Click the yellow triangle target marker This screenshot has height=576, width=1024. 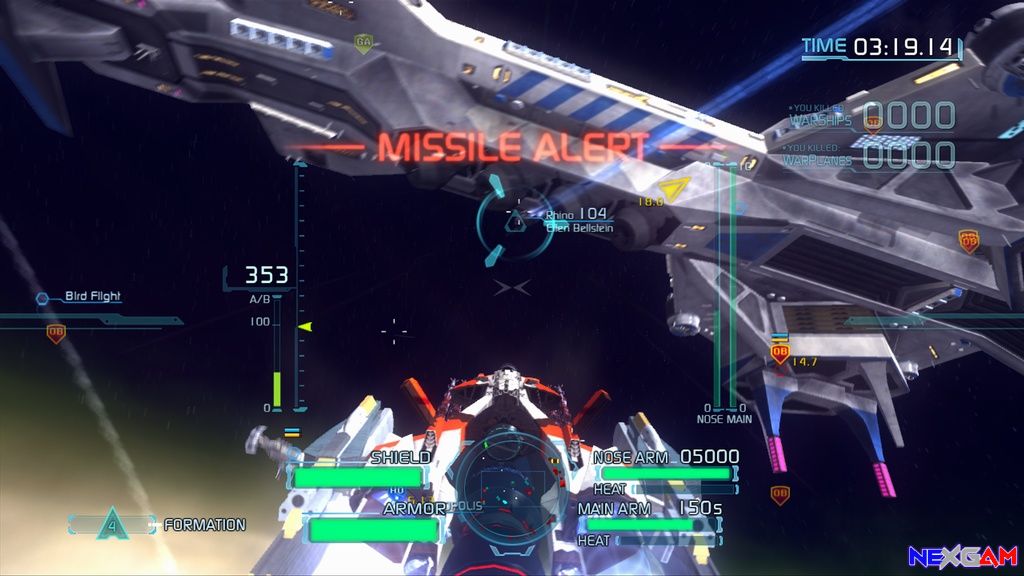tap(676, 189)
